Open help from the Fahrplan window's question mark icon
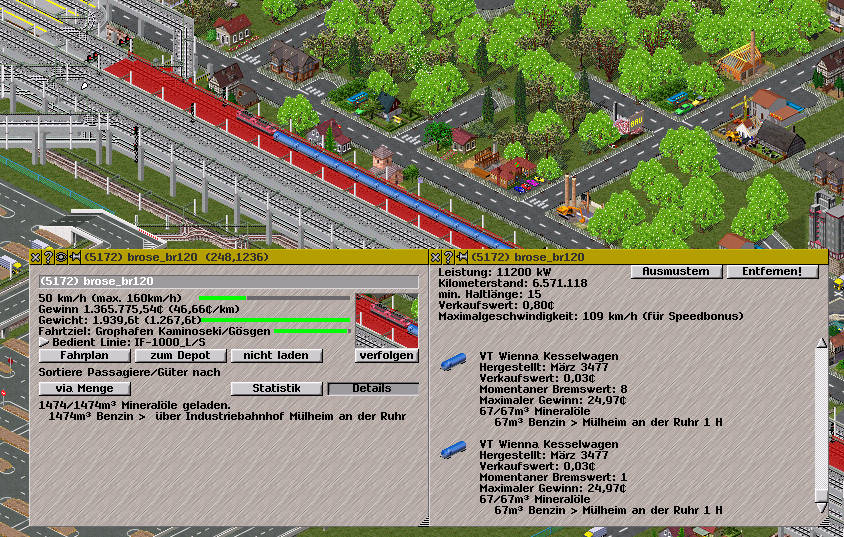 pyautogui.click(x=47, y=257)
